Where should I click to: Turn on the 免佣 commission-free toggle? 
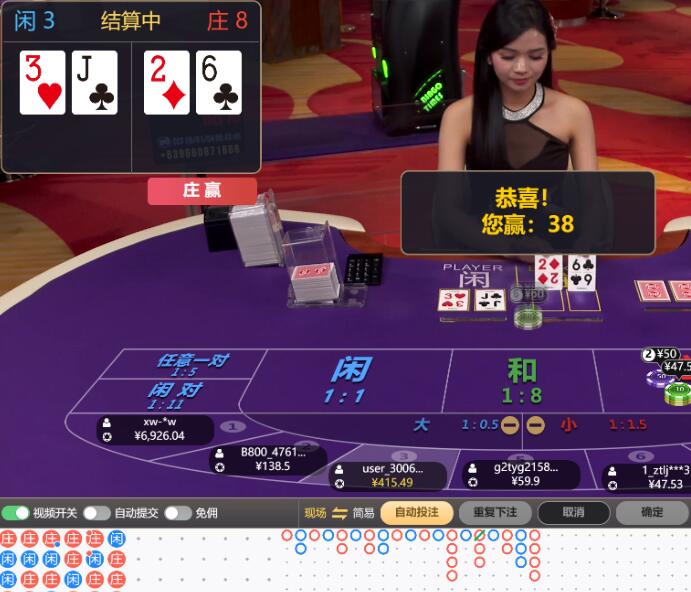[x=177, y=513]
